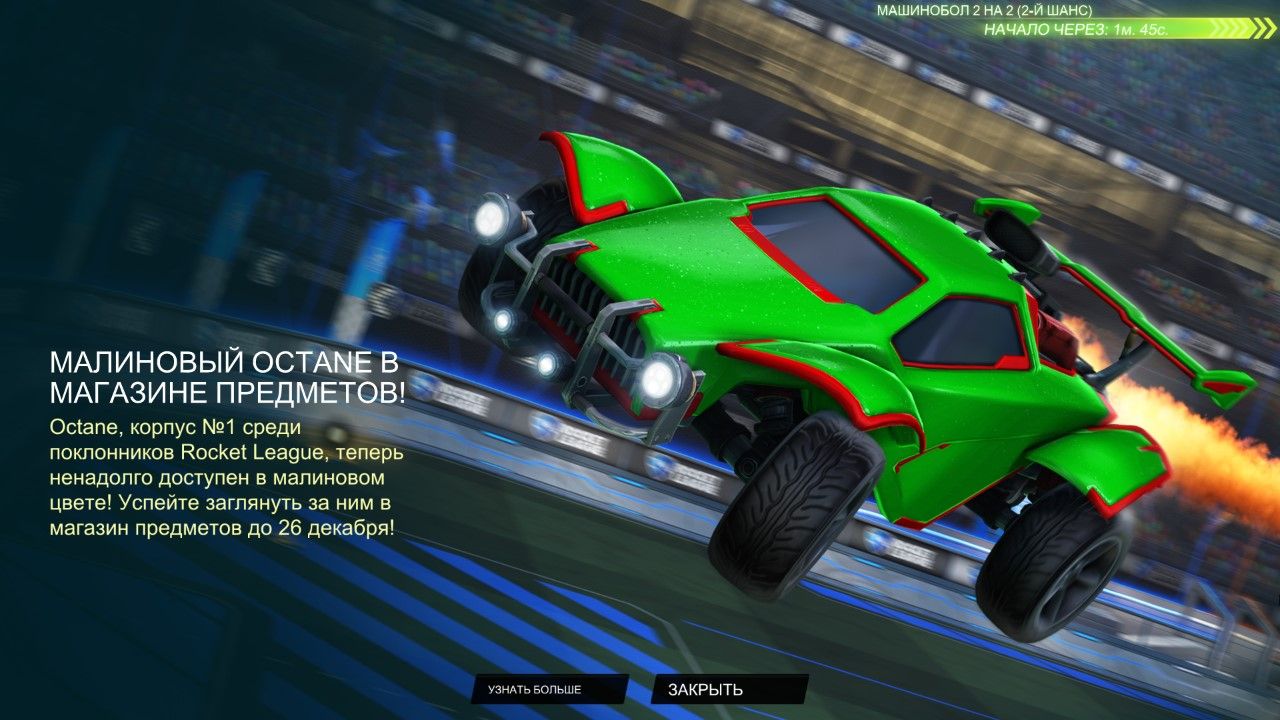Click the МАШИНОБОЛ 2 НА 2 event banner
1280x720 pixels.
pos(985,12)
